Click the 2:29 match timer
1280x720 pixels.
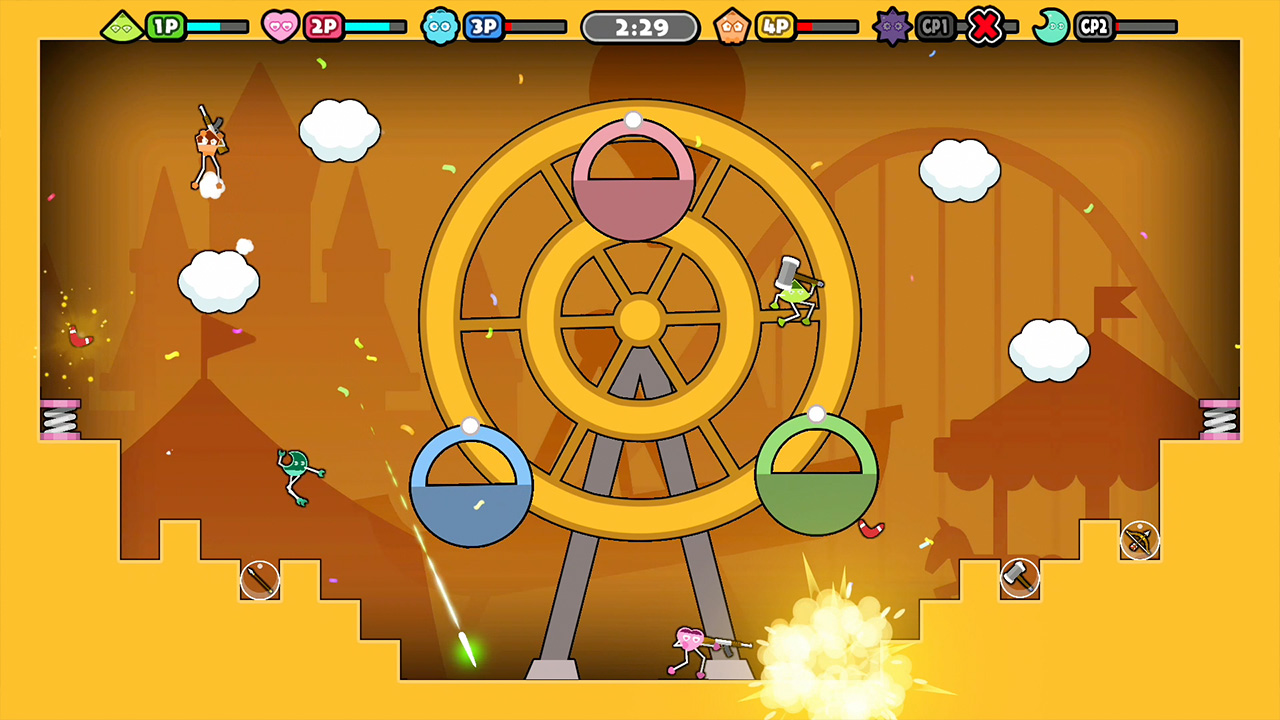click(639, 26)
